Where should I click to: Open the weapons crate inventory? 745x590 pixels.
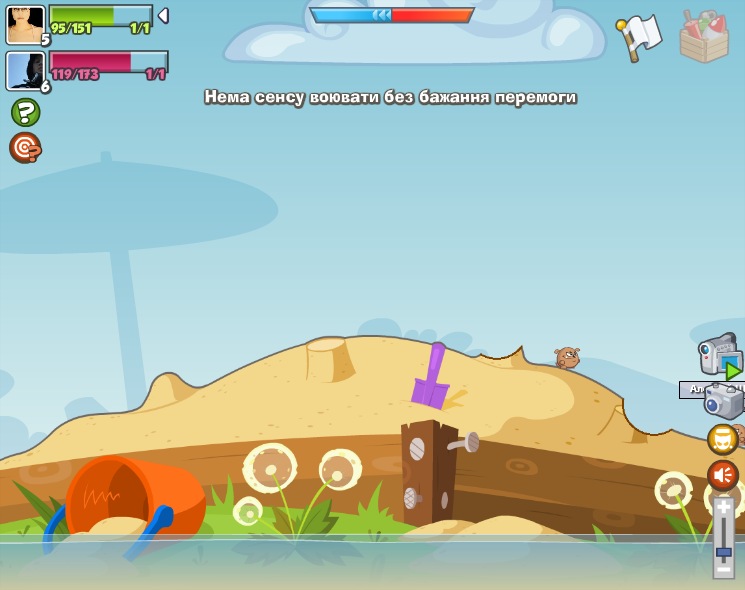click(x=704, y=37)
